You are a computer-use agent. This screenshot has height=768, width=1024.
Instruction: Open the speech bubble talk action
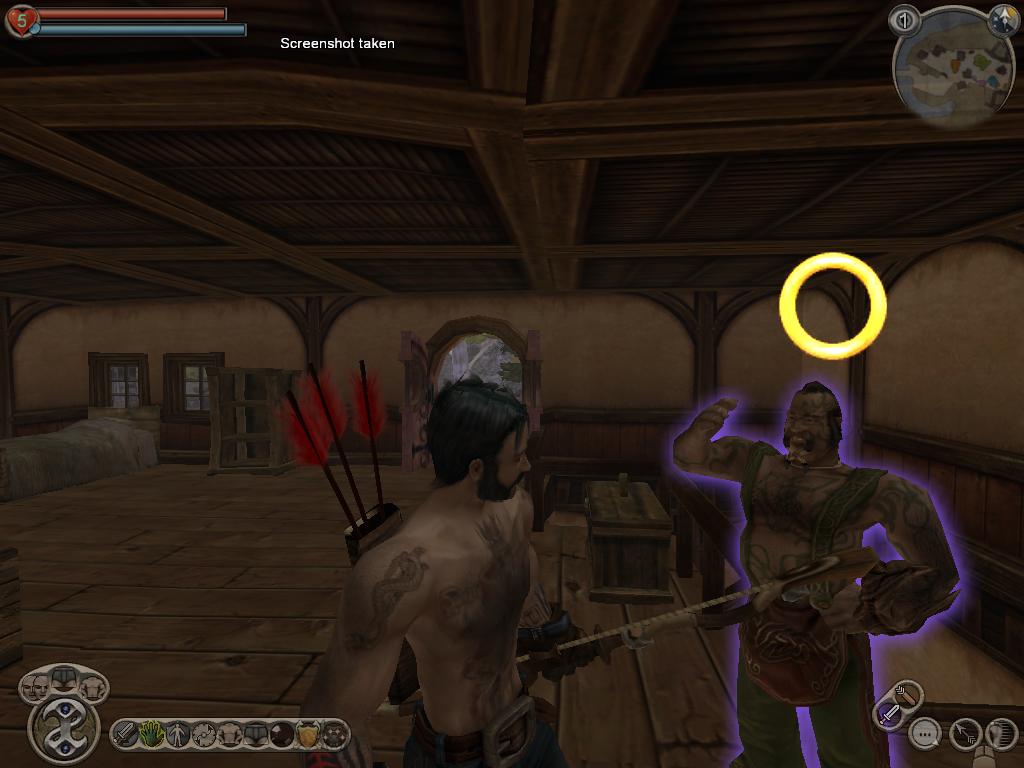[926, 735]
